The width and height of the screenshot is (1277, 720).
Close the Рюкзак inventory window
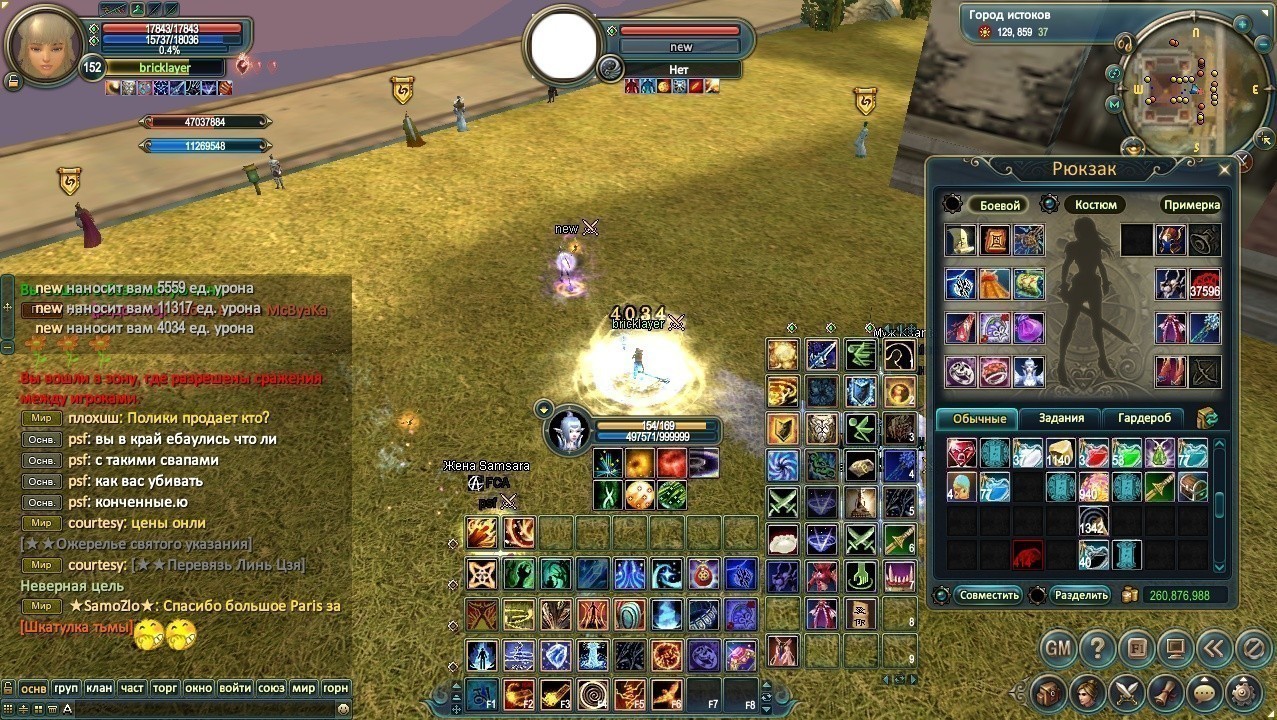pos(1224,170)
